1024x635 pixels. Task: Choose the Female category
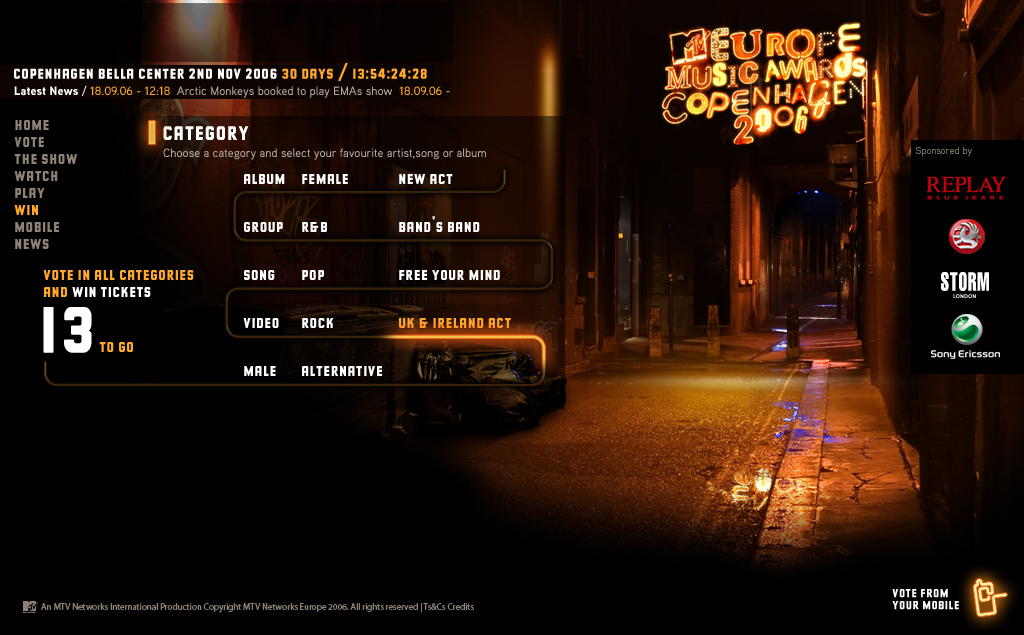(x=325, y=180)
